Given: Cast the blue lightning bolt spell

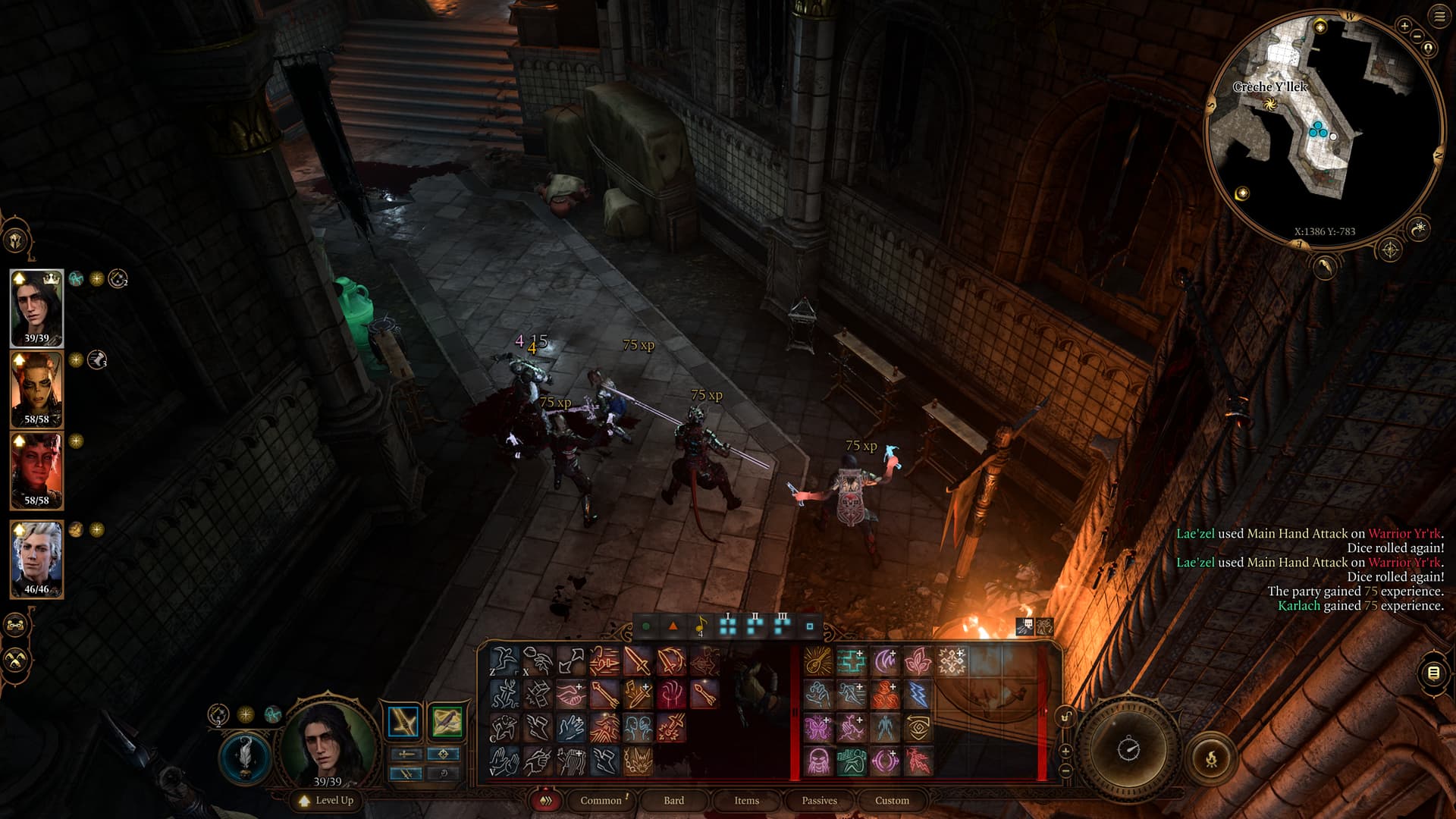Looking at the screenshot, I should pos(918,694).
